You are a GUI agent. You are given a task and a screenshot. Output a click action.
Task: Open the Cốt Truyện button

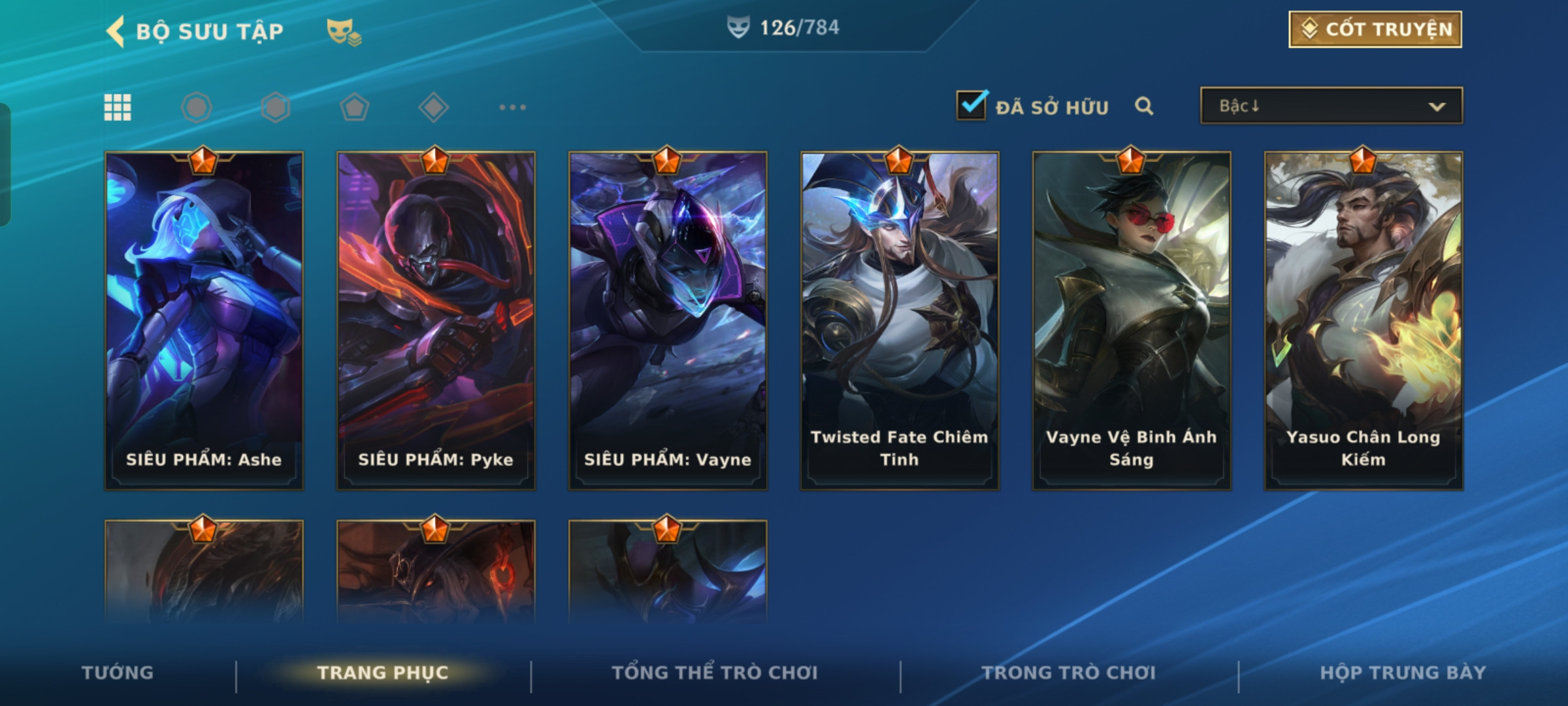[x=1375, y=29]
